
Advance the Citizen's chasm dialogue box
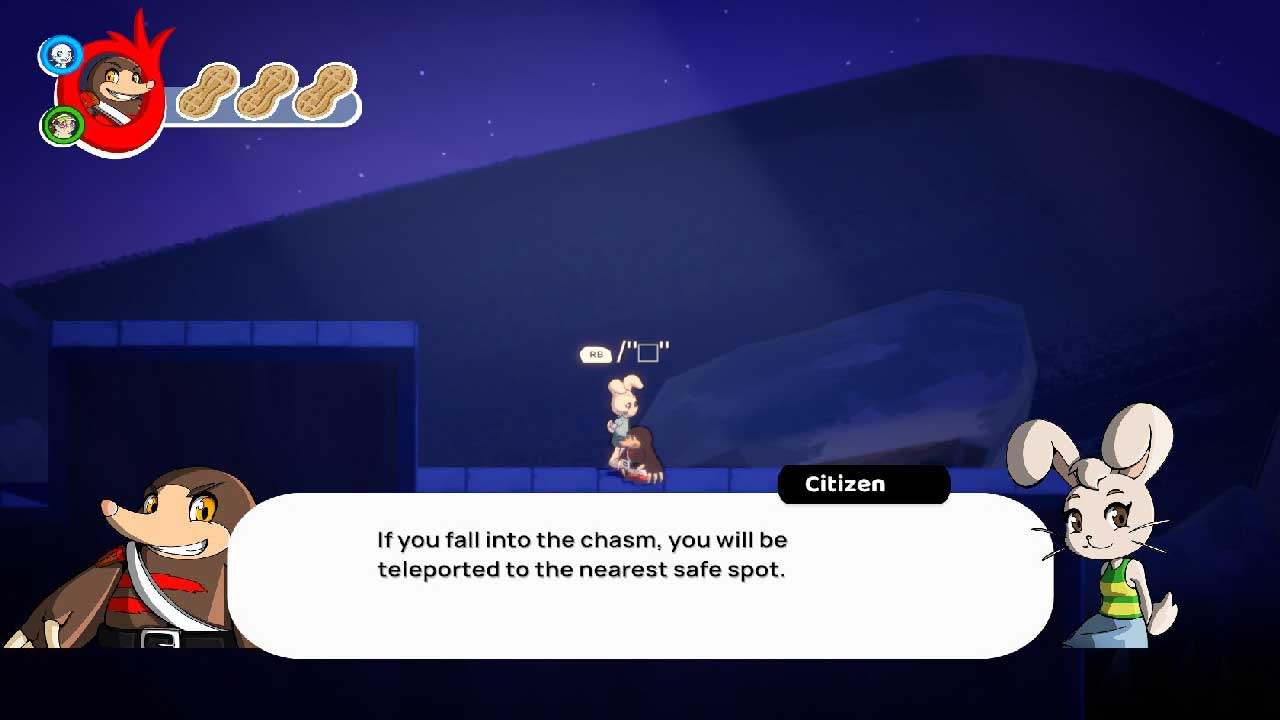pos(640,575)
